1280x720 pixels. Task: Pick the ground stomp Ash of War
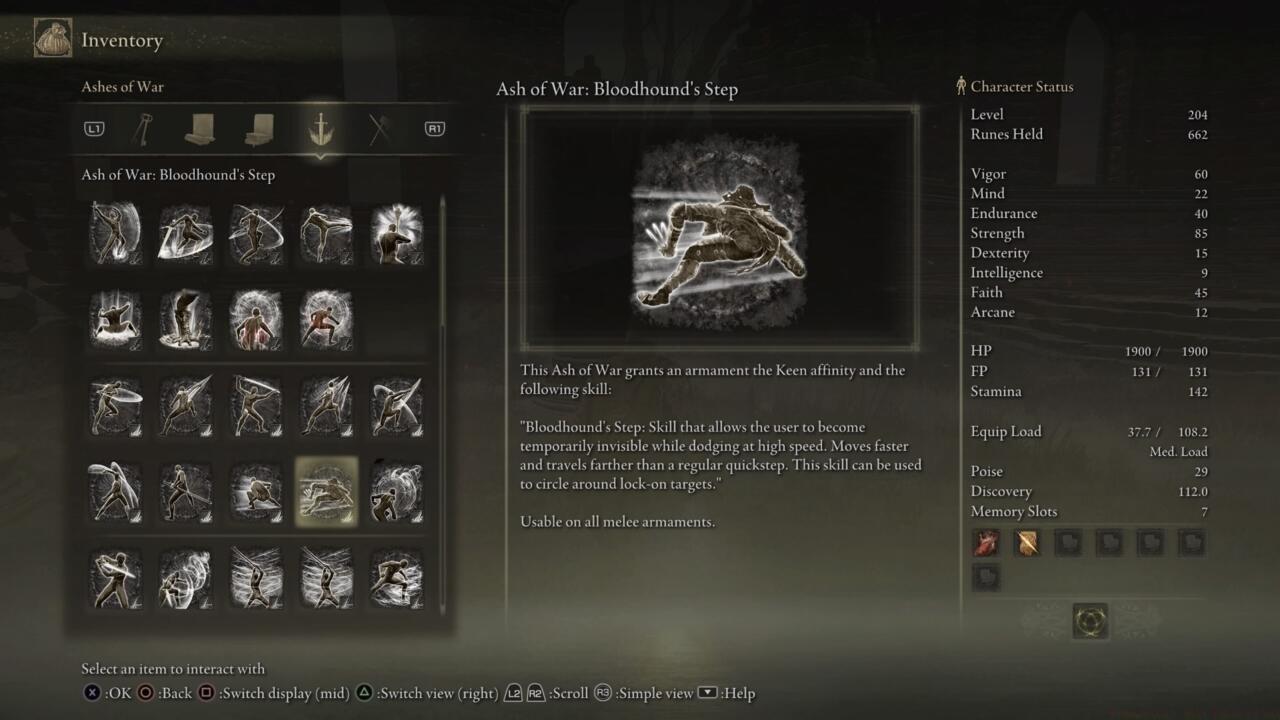click(115, 319)
